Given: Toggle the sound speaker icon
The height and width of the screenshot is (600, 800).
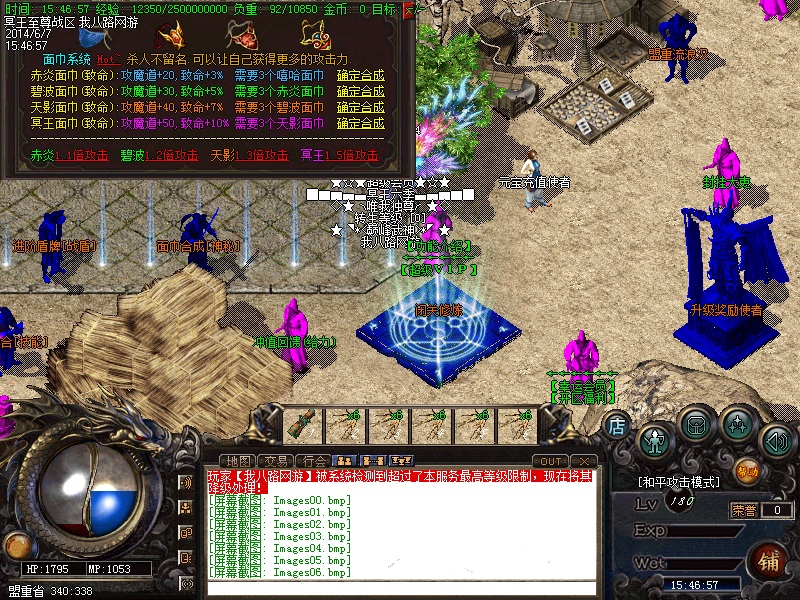Looking at the screenshot, I should coord(776,439).
